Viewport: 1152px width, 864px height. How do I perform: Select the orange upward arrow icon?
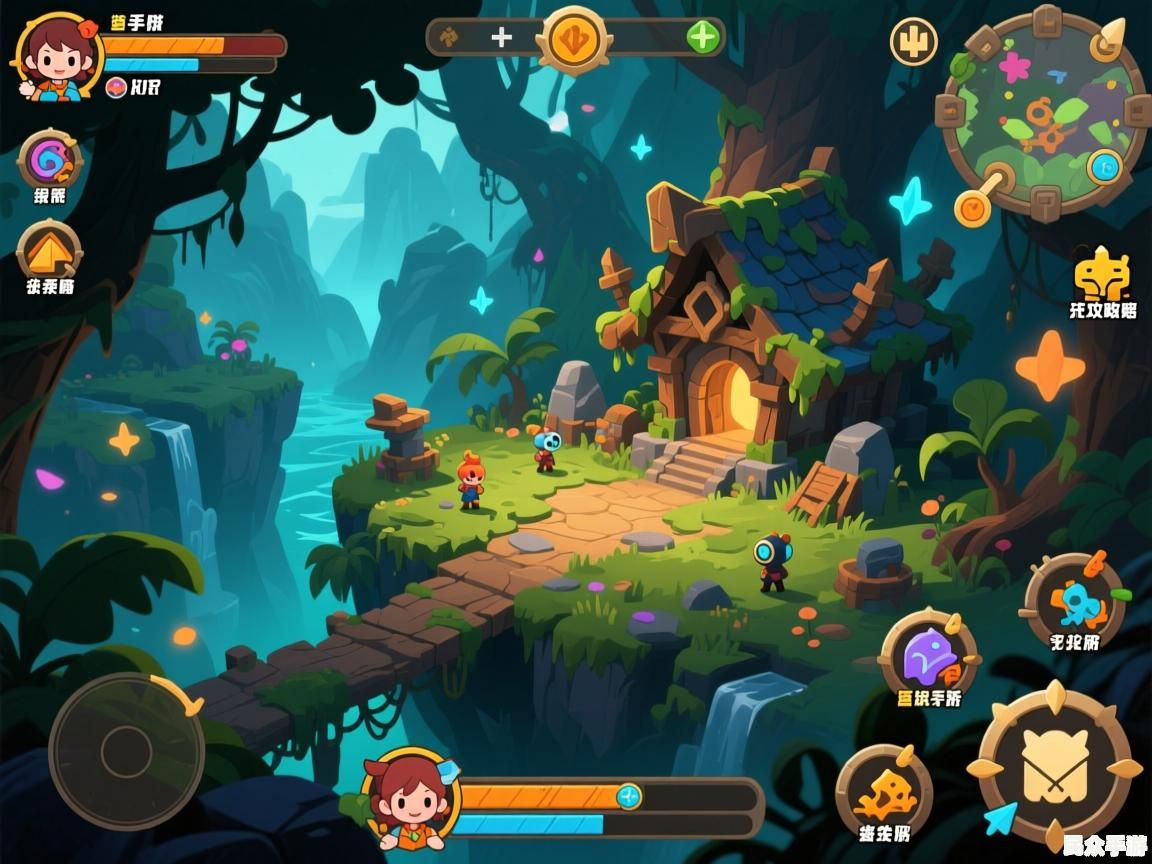click(x=49, y=250)
